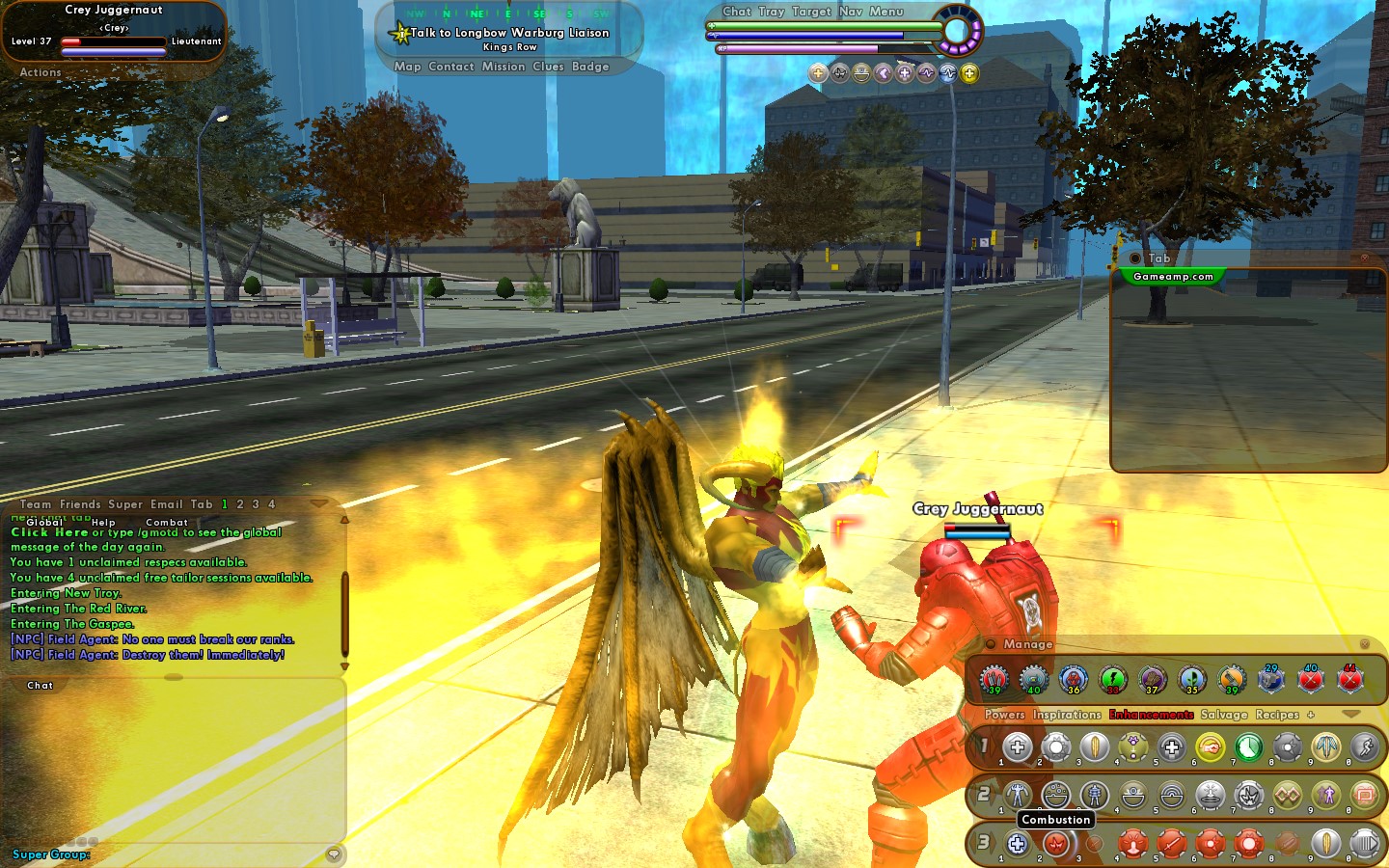Open the Map from the navigation bar

[x=407, y=67]
